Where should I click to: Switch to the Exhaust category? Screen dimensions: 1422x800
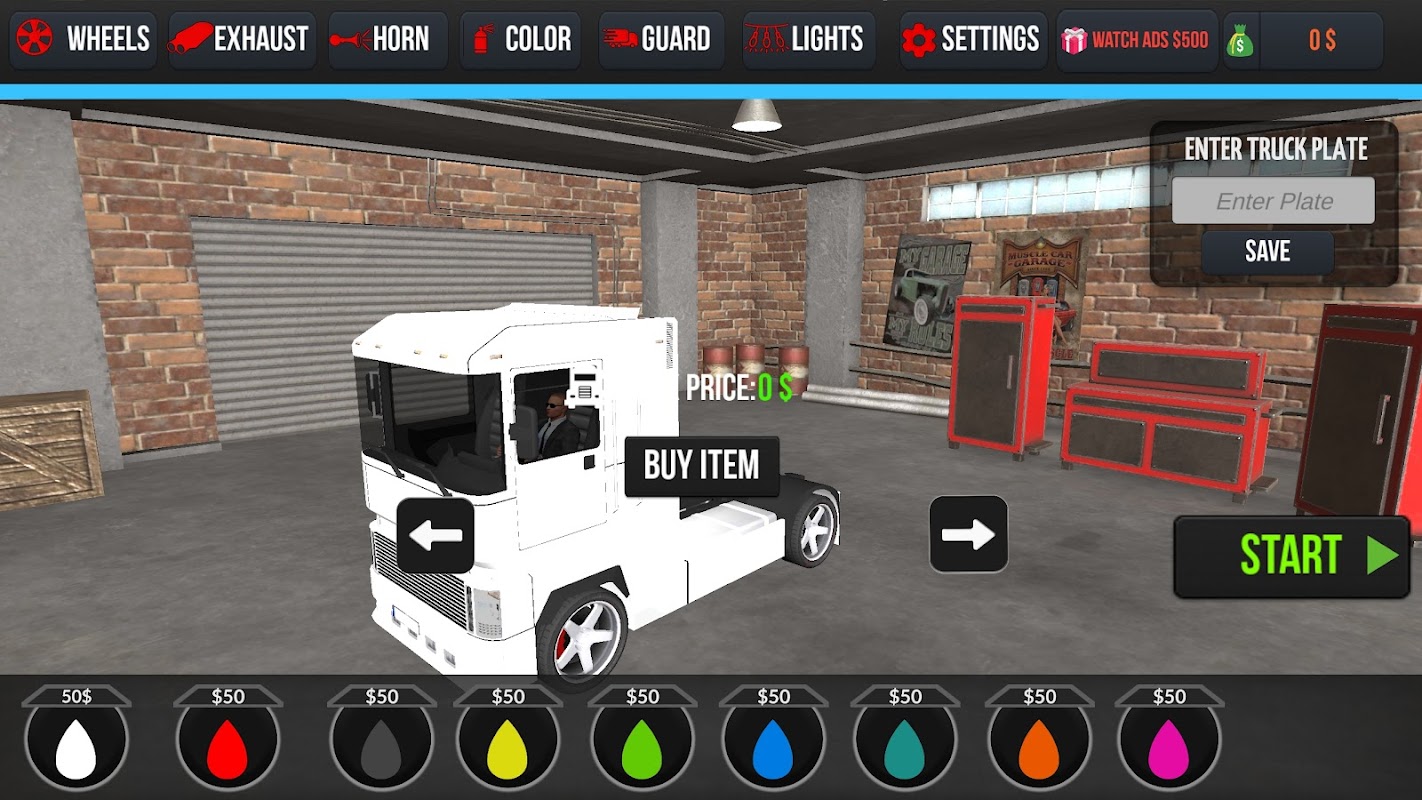coord(242,40)
